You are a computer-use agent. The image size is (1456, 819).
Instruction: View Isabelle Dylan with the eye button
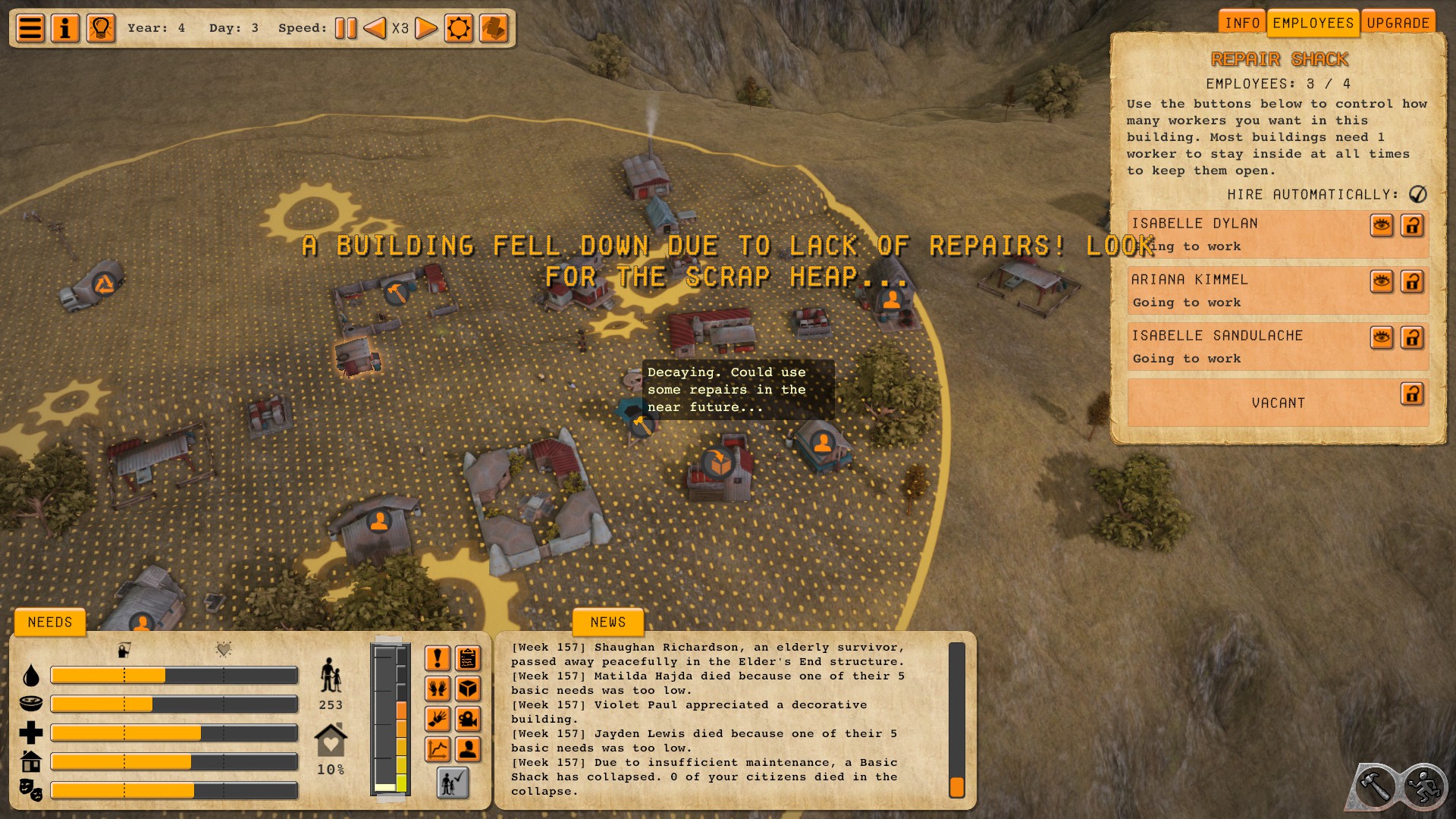click(x=1382, y=225)
